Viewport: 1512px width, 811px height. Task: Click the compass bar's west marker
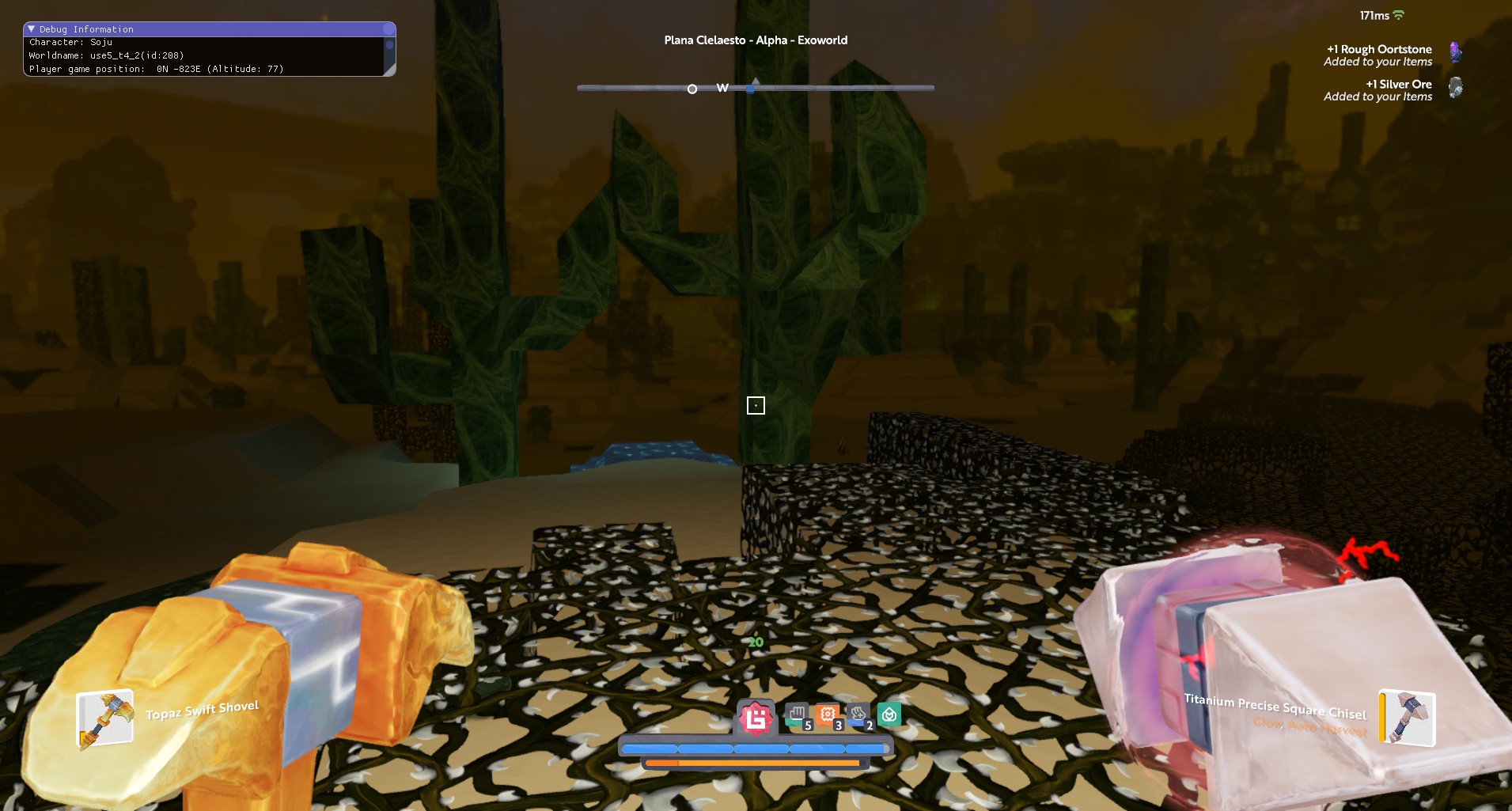[x=722, y=88]
